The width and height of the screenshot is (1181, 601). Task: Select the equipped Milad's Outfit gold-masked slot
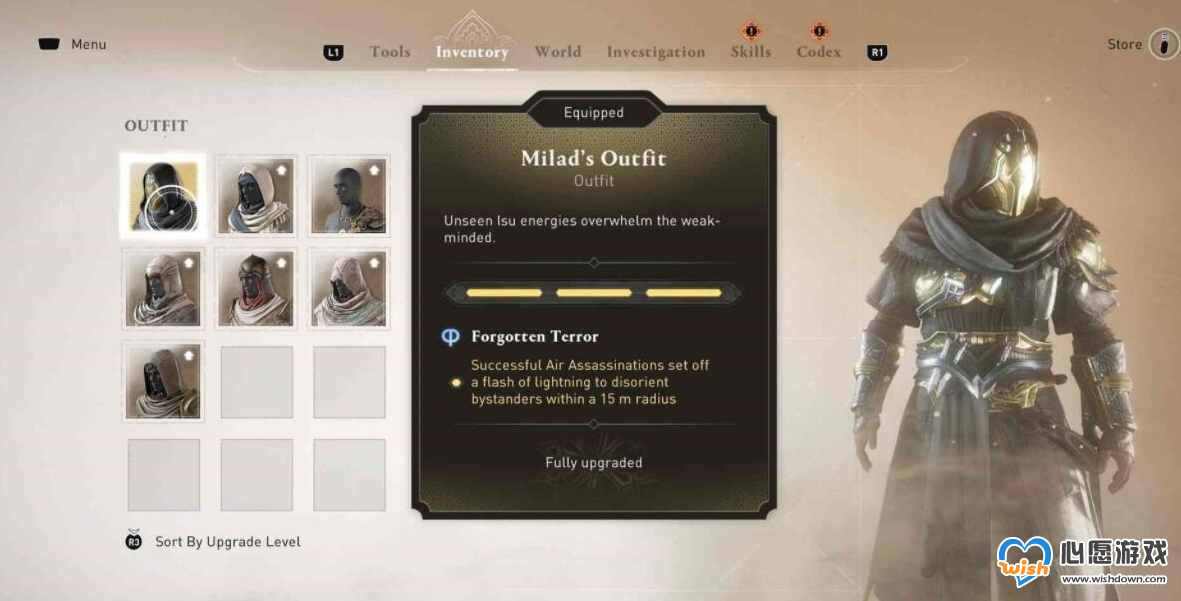coord(163,195)
